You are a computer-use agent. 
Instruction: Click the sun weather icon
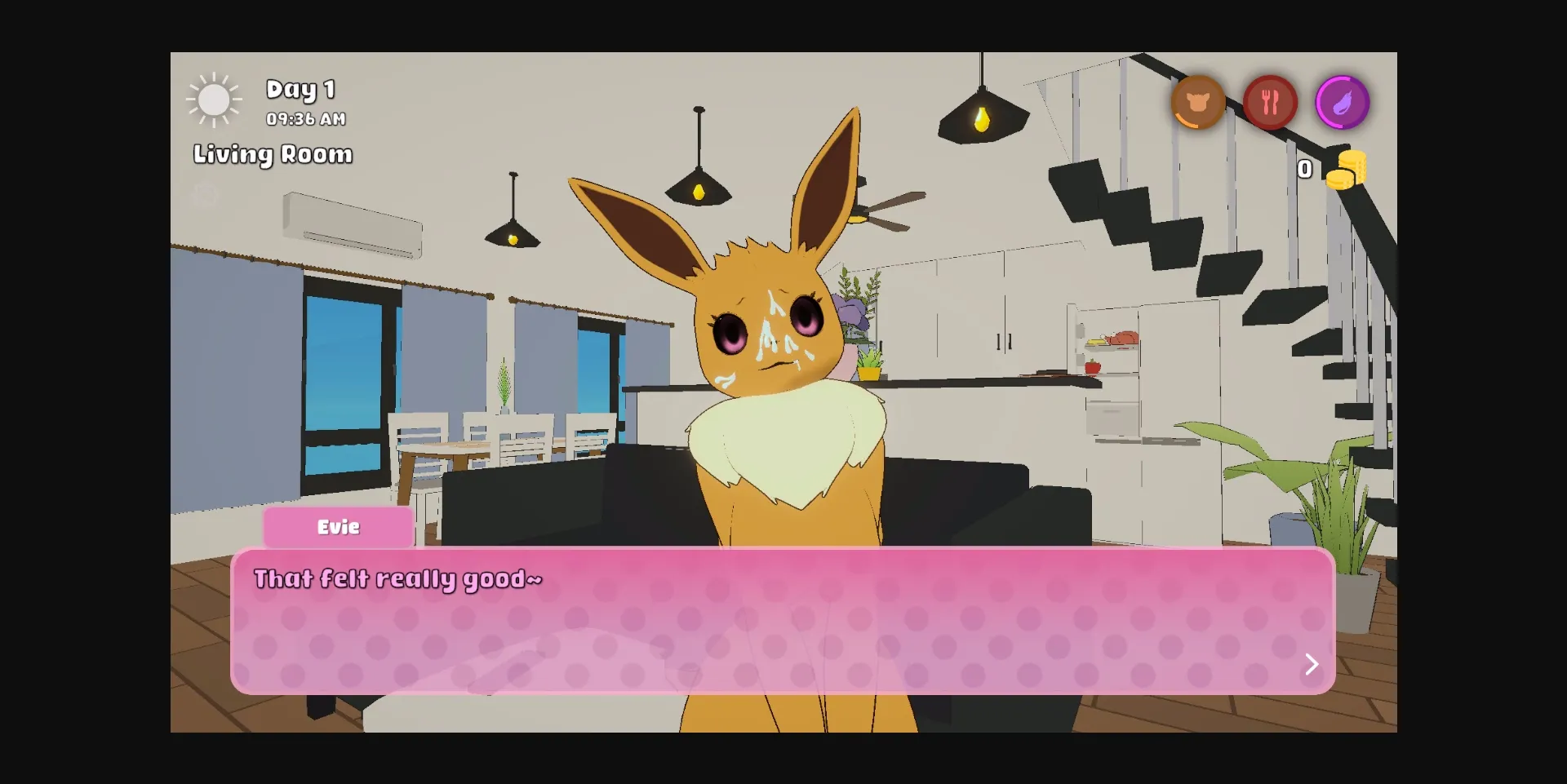tap(214, 100)
